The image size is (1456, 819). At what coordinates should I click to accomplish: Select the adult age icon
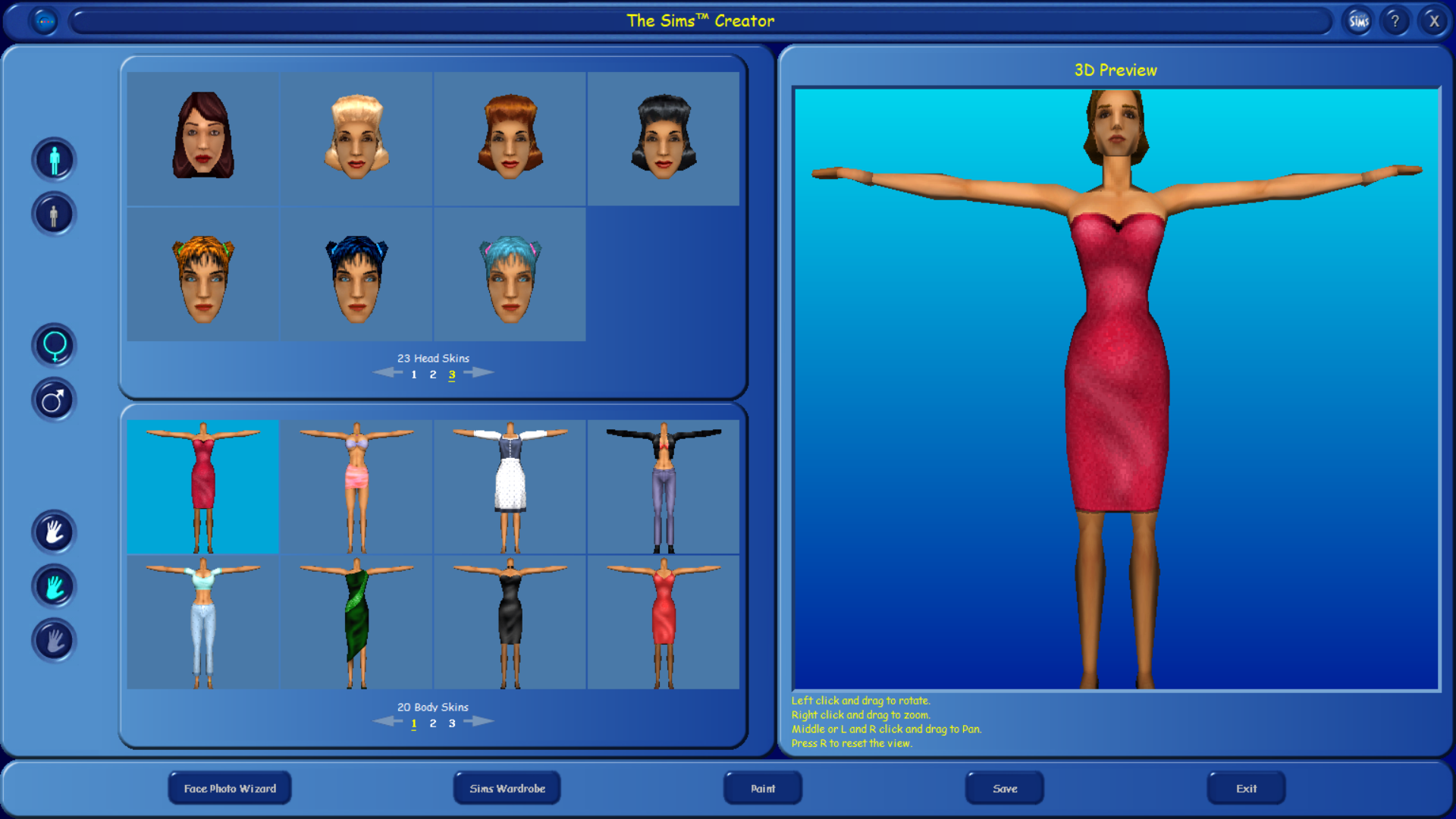53,159
